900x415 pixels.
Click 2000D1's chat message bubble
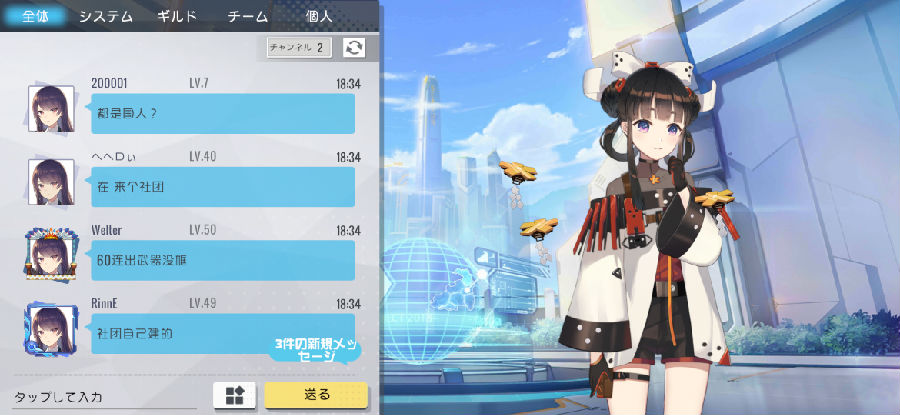(220, 113)
